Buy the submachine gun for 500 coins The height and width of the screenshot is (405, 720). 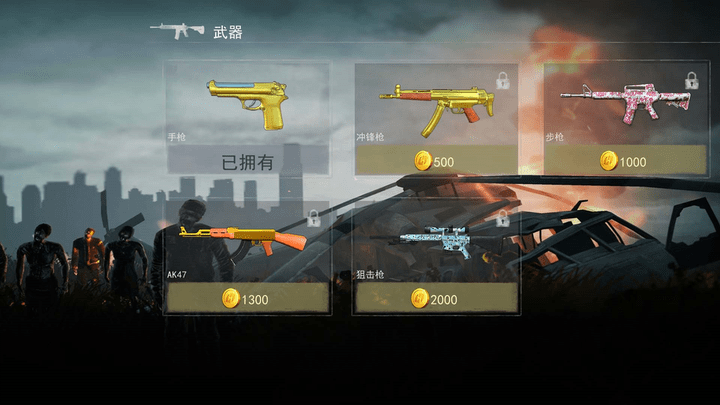click(436, 161)
